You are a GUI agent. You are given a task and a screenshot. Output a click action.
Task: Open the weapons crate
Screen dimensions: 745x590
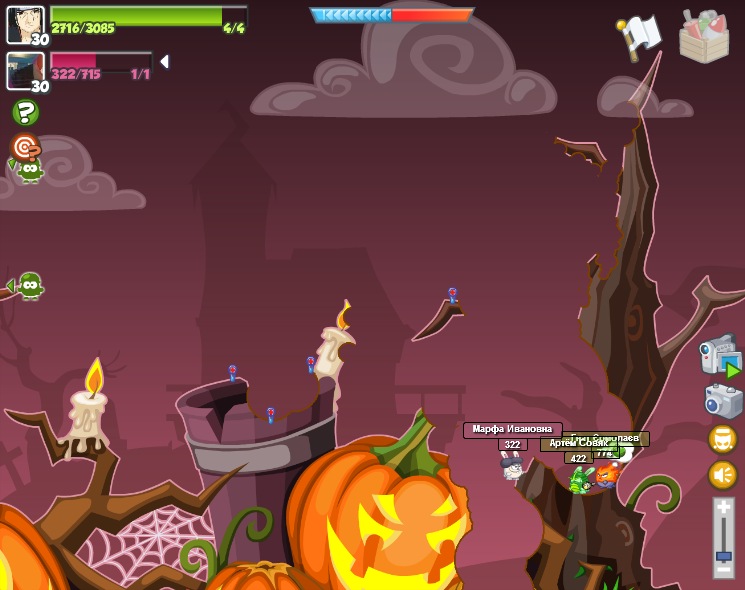[x=704, y=36]
